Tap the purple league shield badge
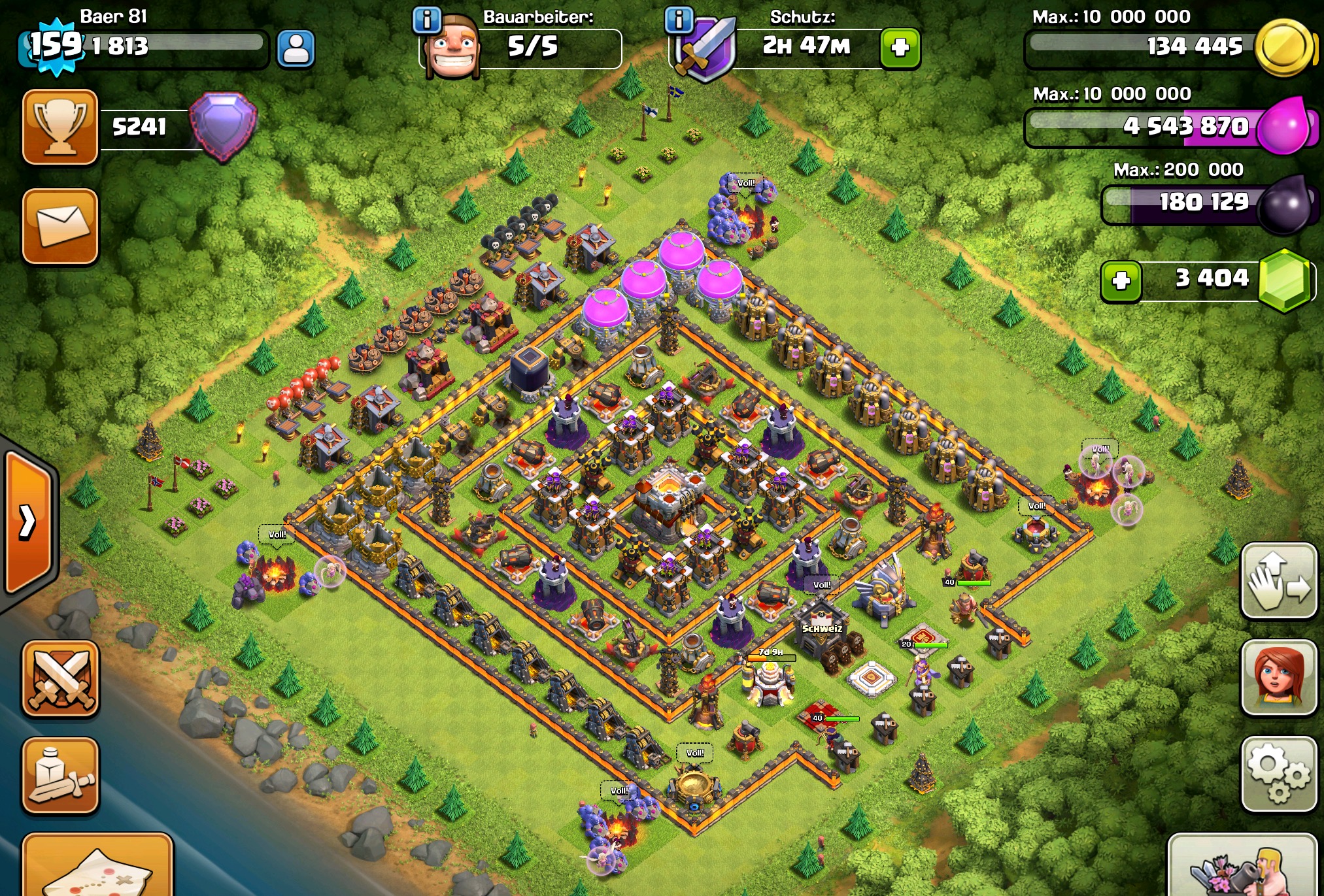 pos(224,125)
